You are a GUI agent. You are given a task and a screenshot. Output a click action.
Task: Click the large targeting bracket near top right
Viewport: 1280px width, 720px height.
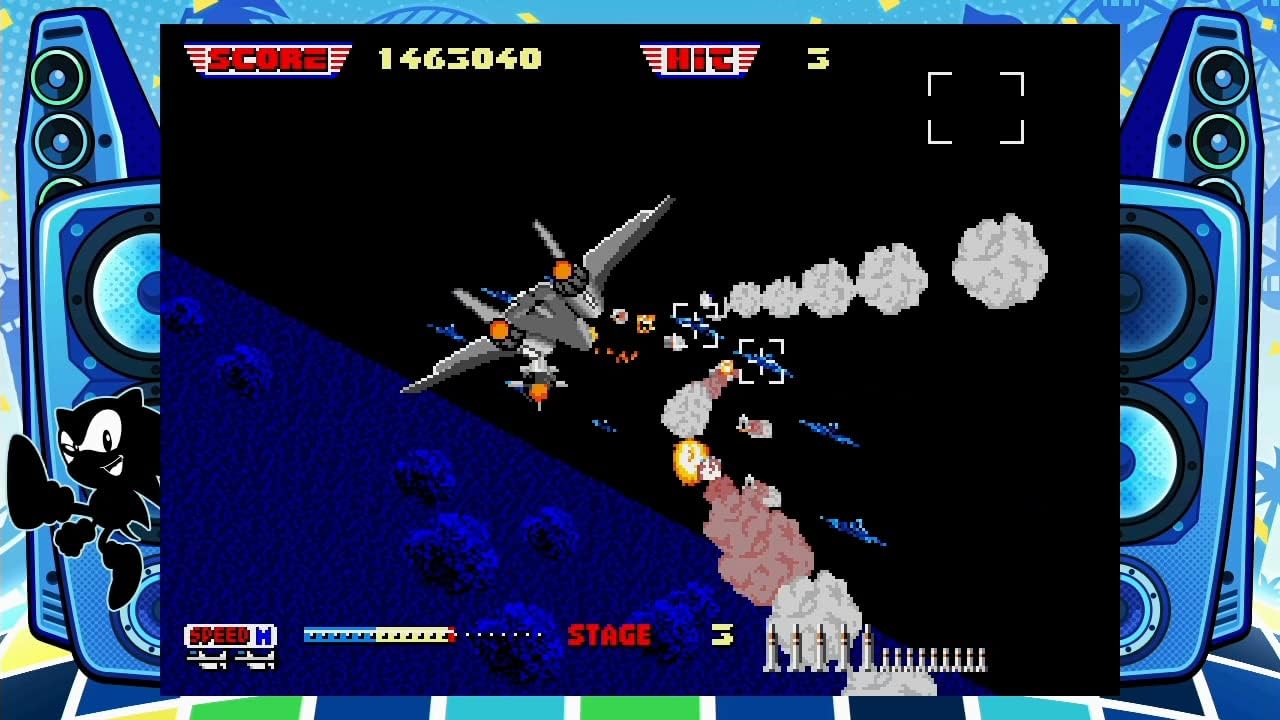977,109
